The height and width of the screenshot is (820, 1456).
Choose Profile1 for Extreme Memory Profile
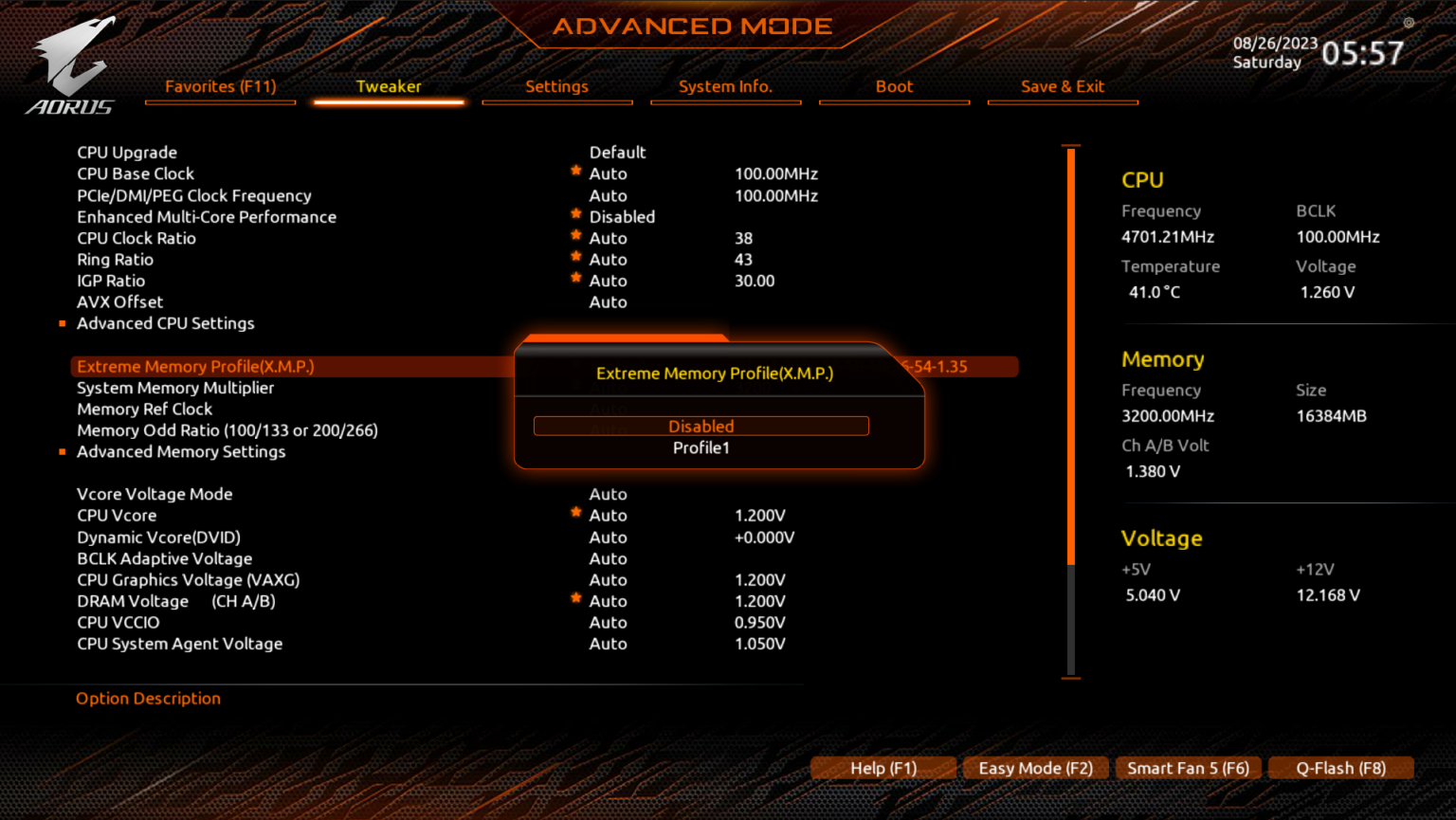point(701,446)
